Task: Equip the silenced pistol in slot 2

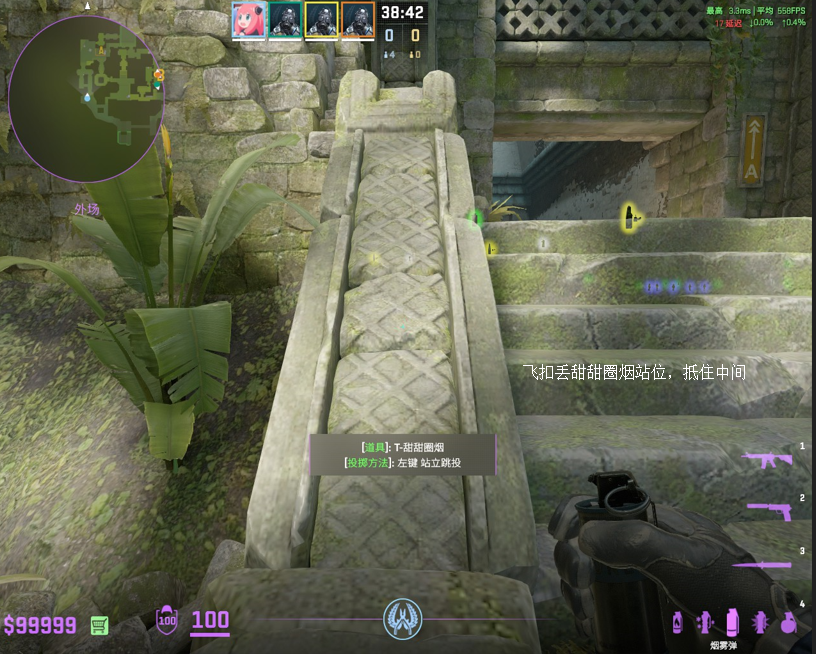Action: click(x=770, y=511)
